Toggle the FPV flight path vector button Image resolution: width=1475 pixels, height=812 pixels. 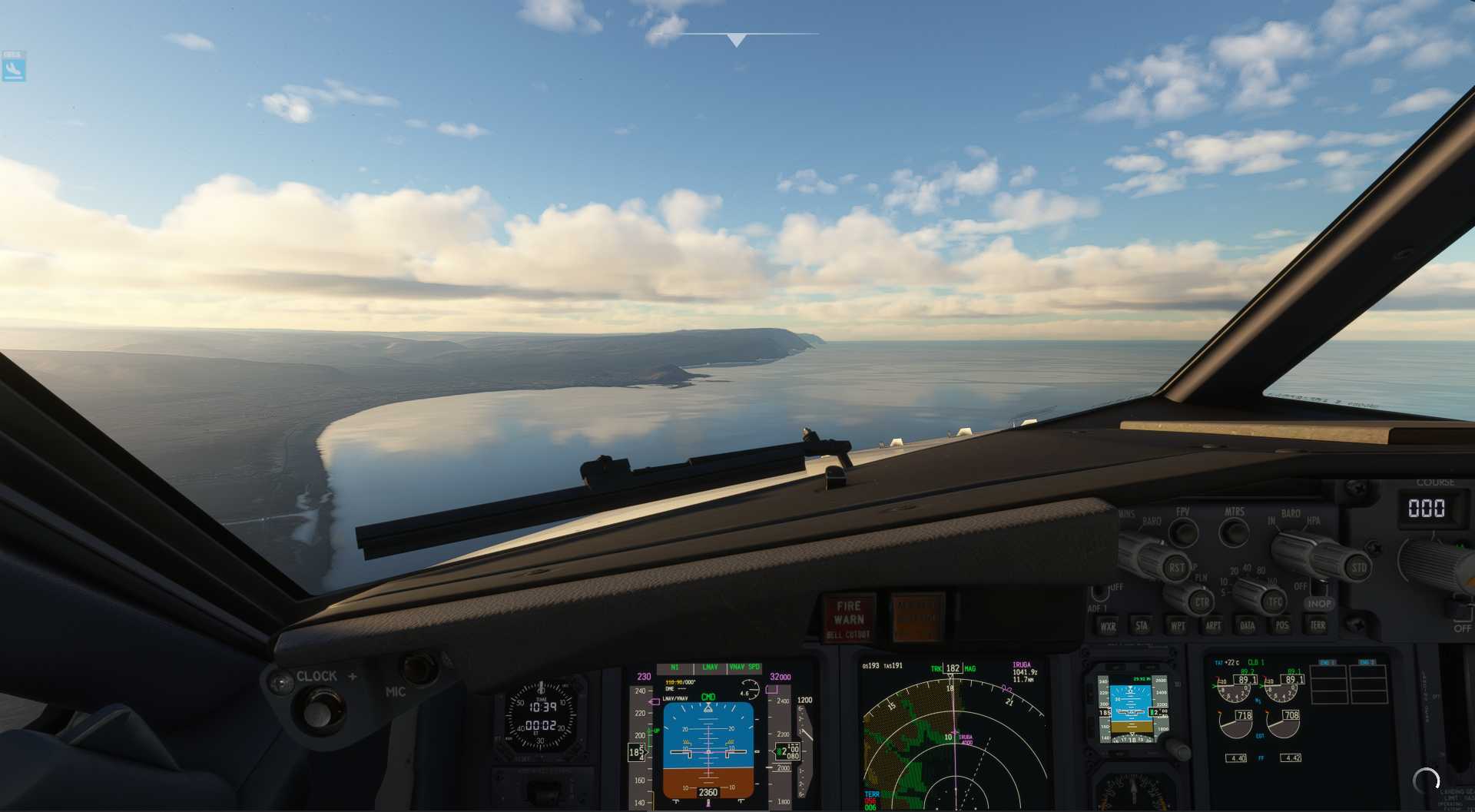[1183, 532]
